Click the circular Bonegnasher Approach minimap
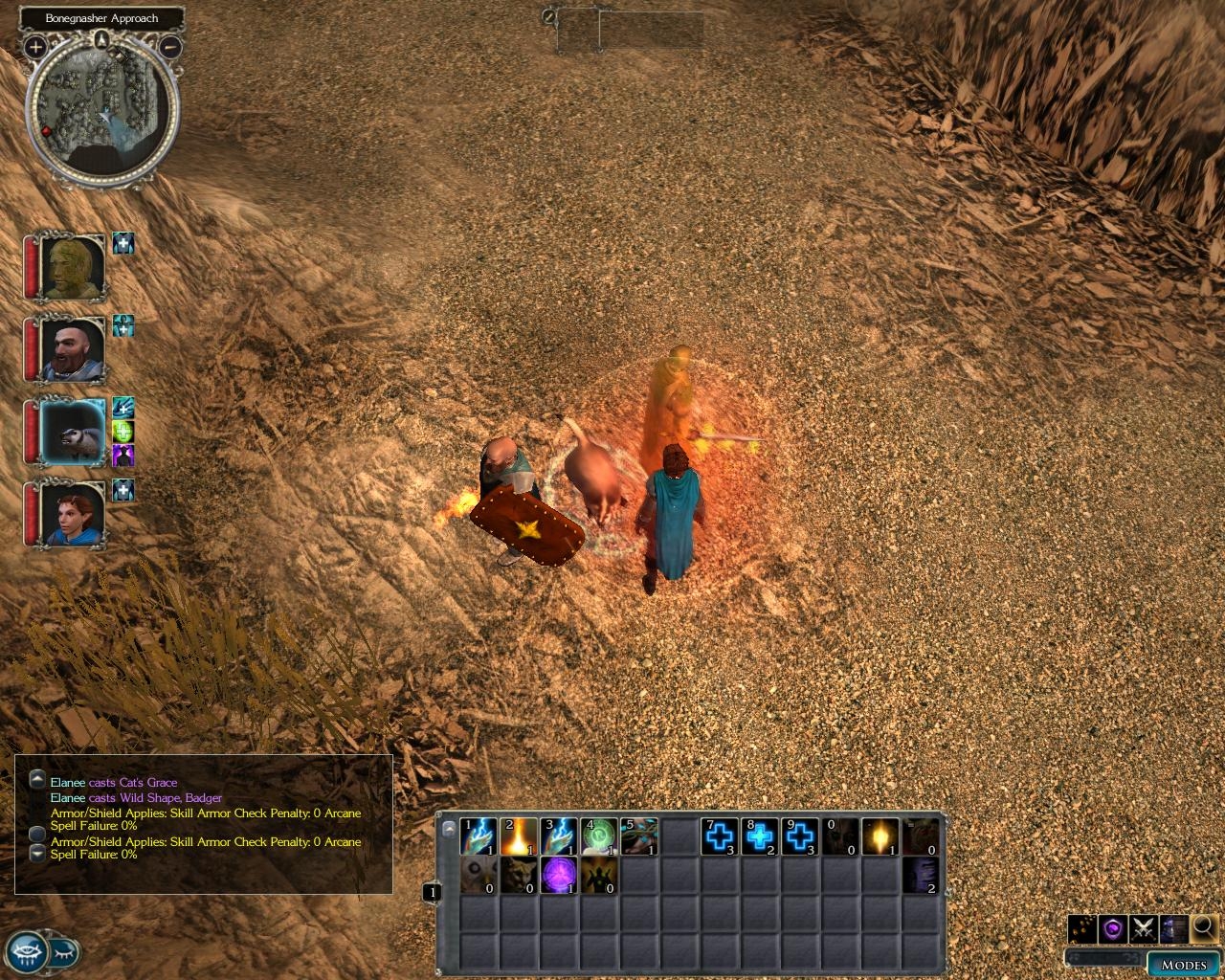The image size is (1225, 980). (x=102, y=107)
